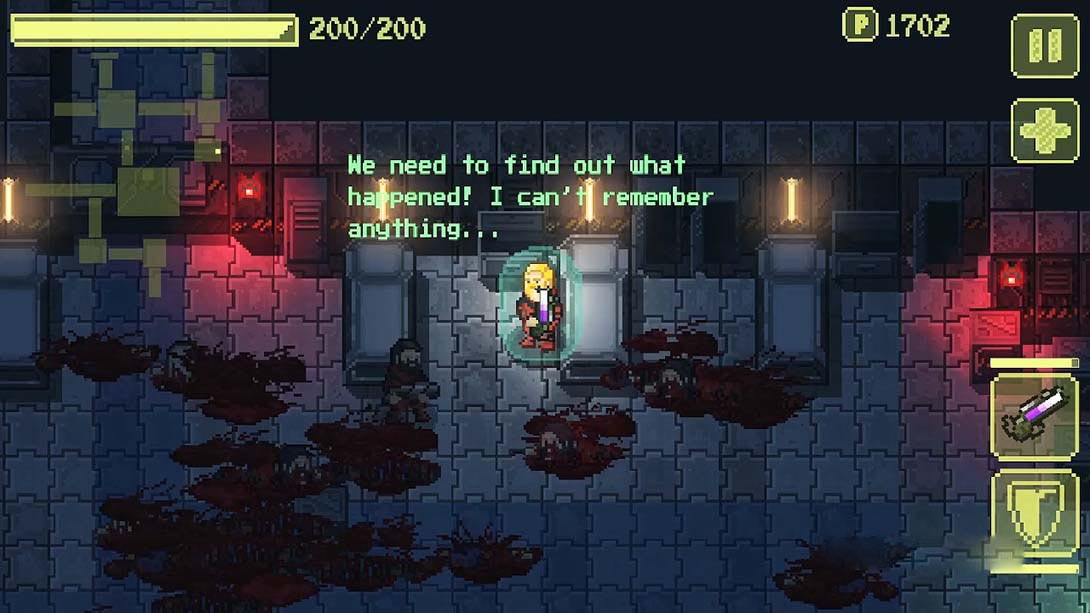Image resolution: width=1090 pixels, height=613 pixels.
Task: Tap the green cross heal button
Action: click(1045, 130)
